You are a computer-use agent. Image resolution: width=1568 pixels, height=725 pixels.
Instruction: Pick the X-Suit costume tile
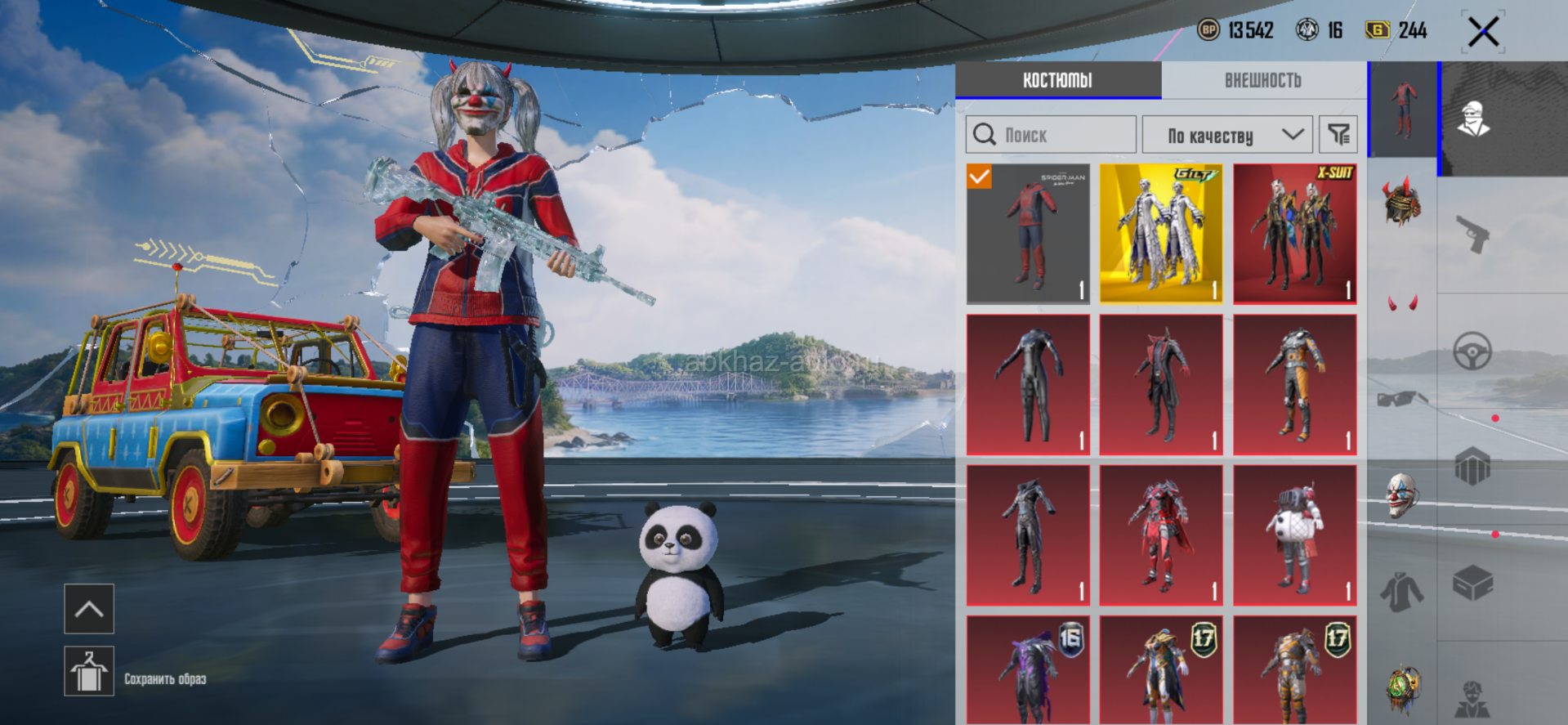pyautogui.click(x=1294, y=234)
